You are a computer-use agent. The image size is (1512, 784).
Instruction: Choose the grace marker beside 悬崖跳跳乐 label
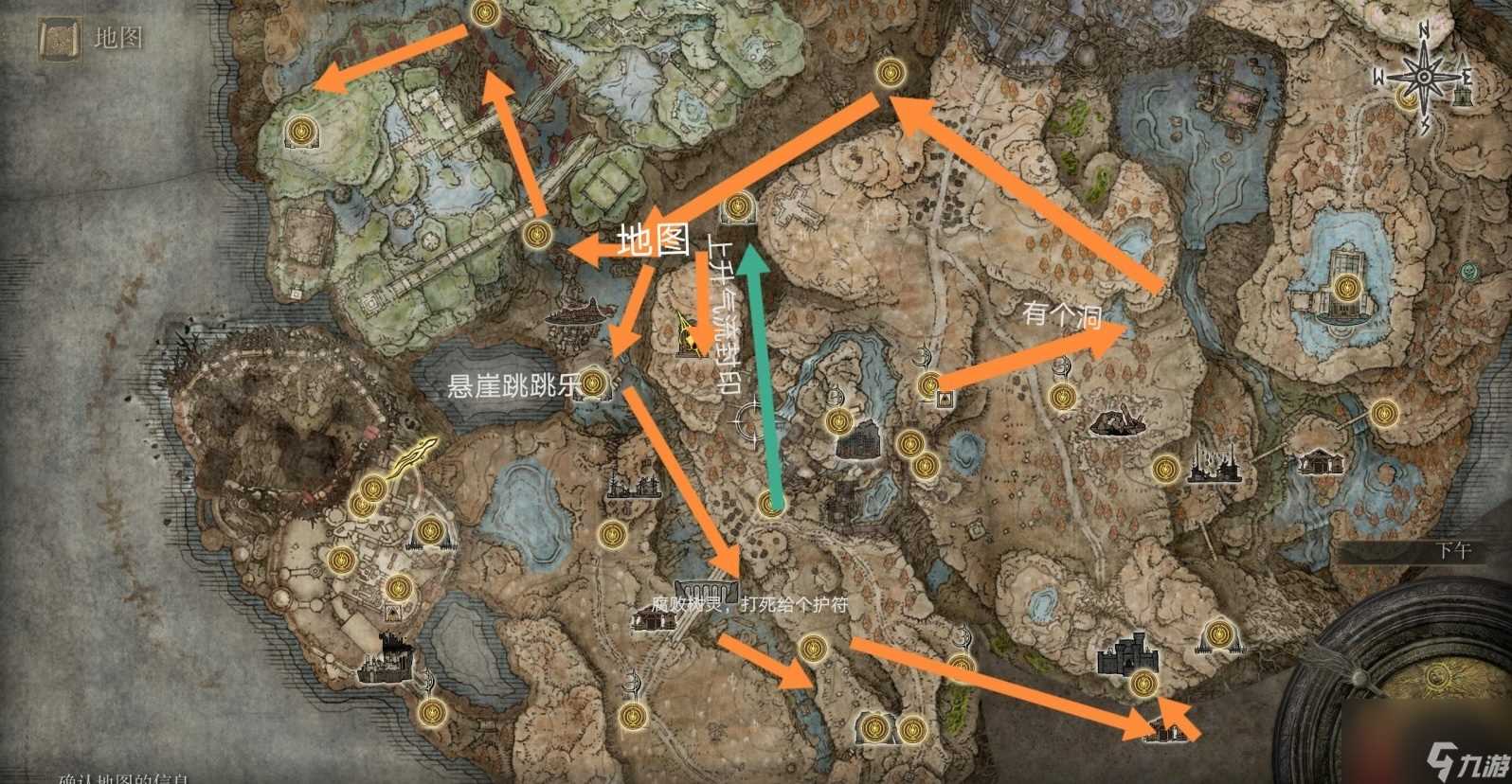coord(593,383)
